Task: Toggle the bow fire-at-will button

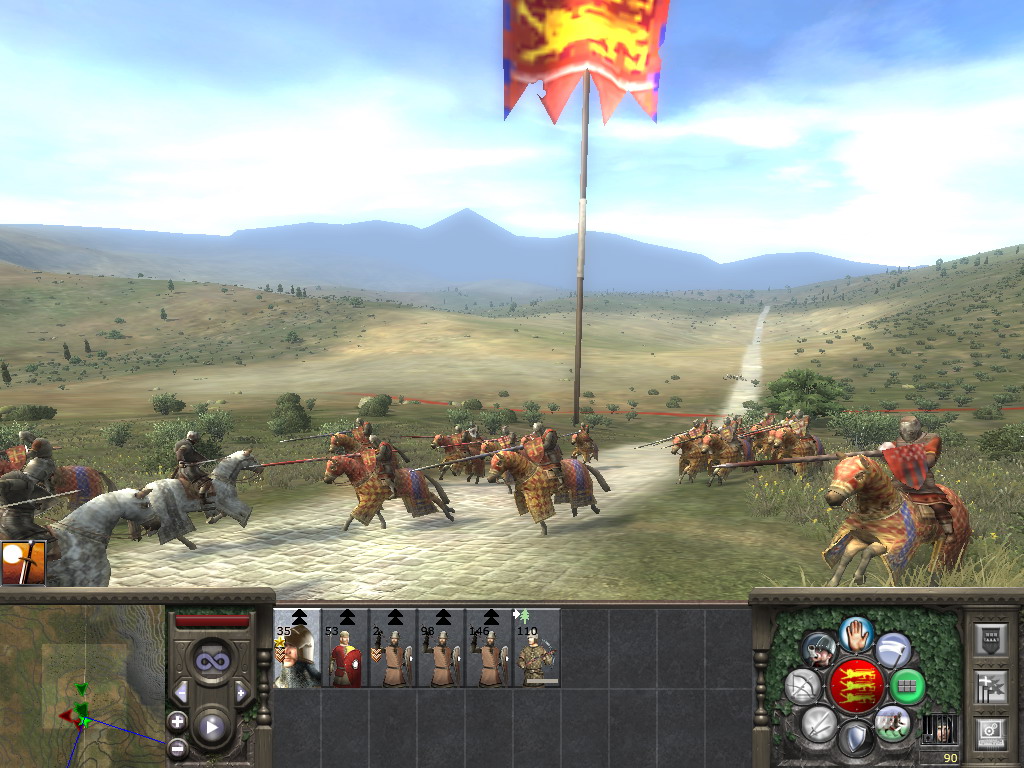Action: point(803,686)
